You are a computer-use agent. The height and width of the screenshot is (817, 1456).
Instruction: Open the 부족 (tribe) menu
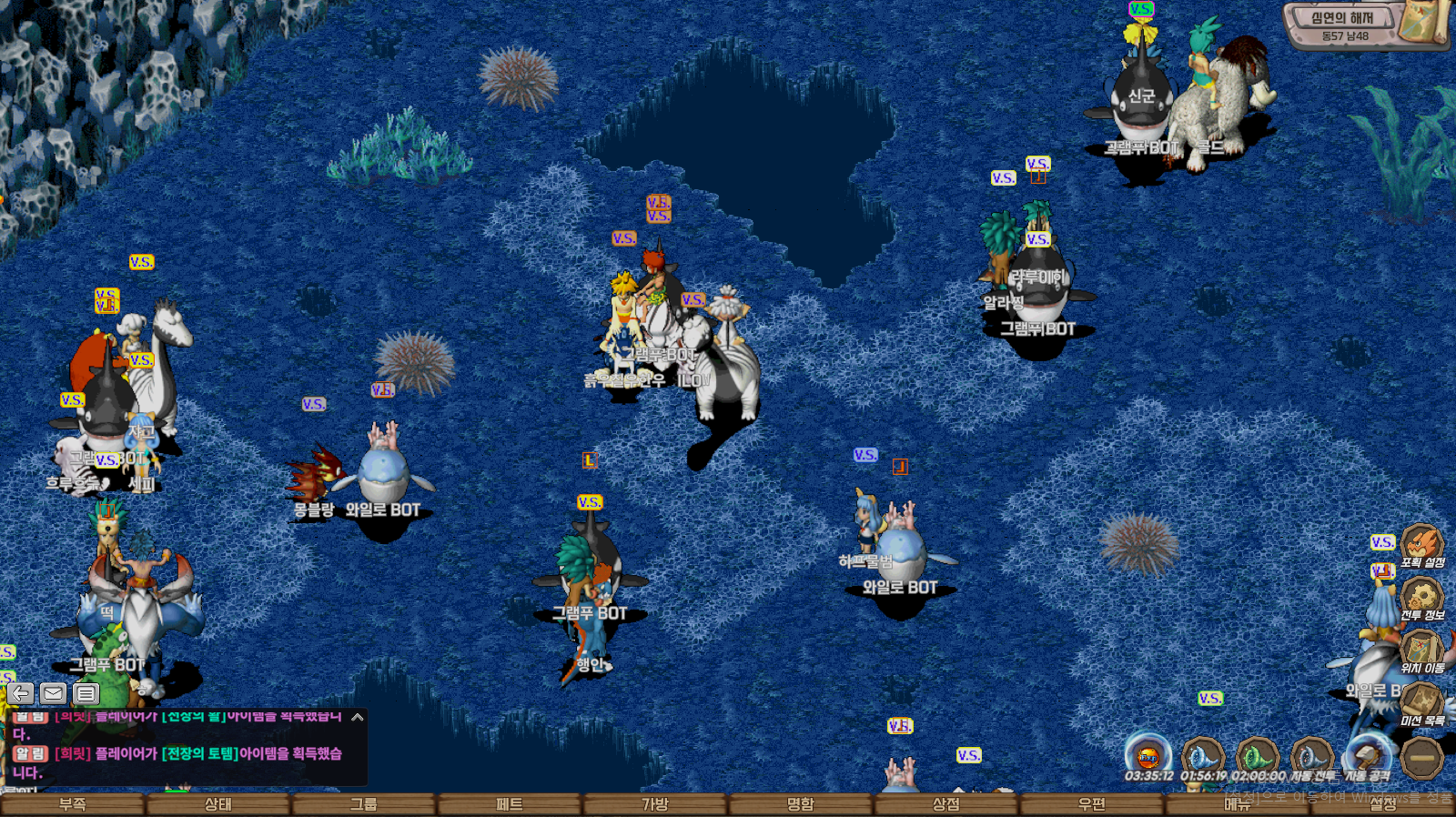pos(73,804)
